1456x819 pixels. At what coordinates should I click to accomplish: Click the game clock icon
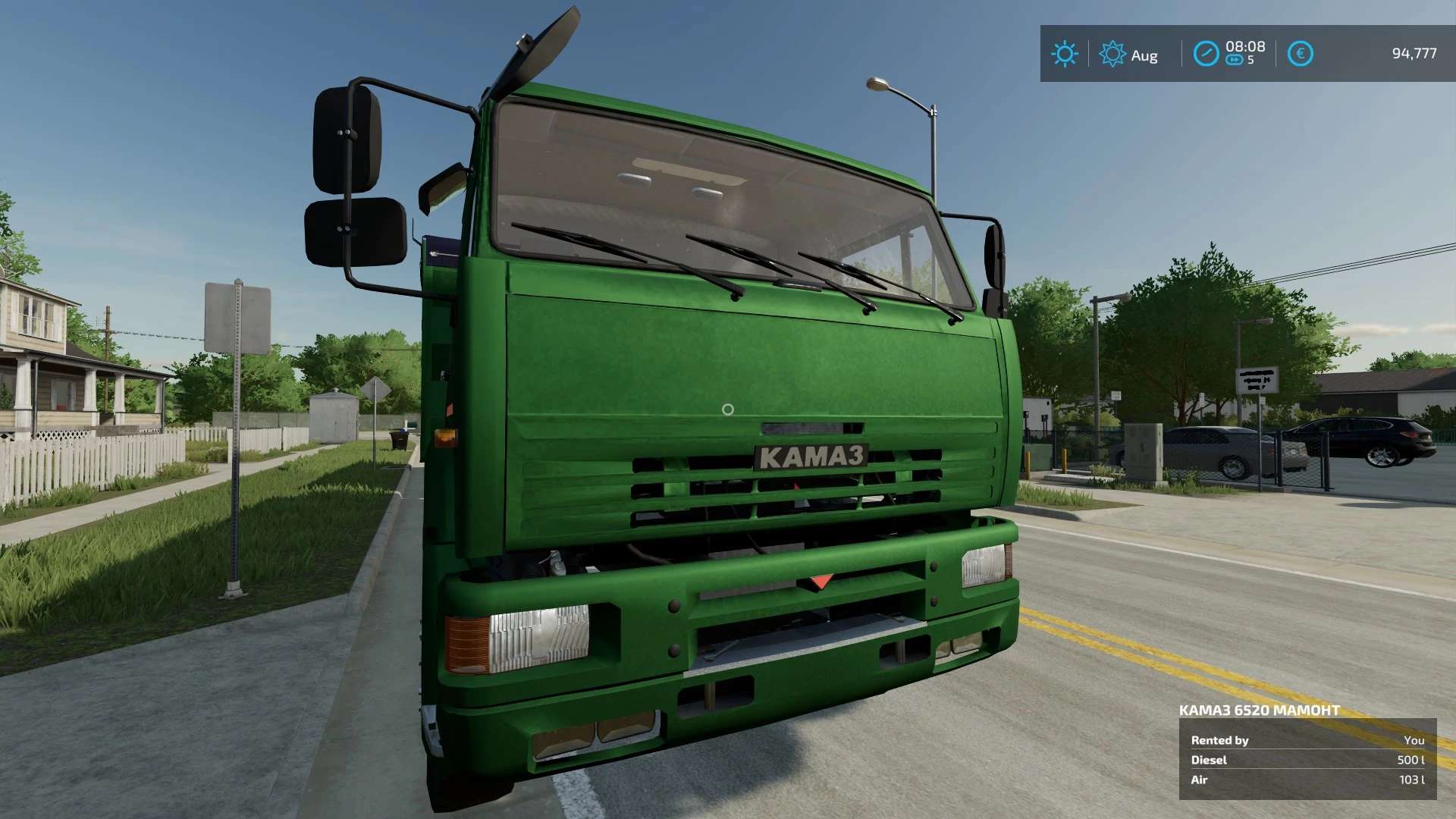point(1206,54)
